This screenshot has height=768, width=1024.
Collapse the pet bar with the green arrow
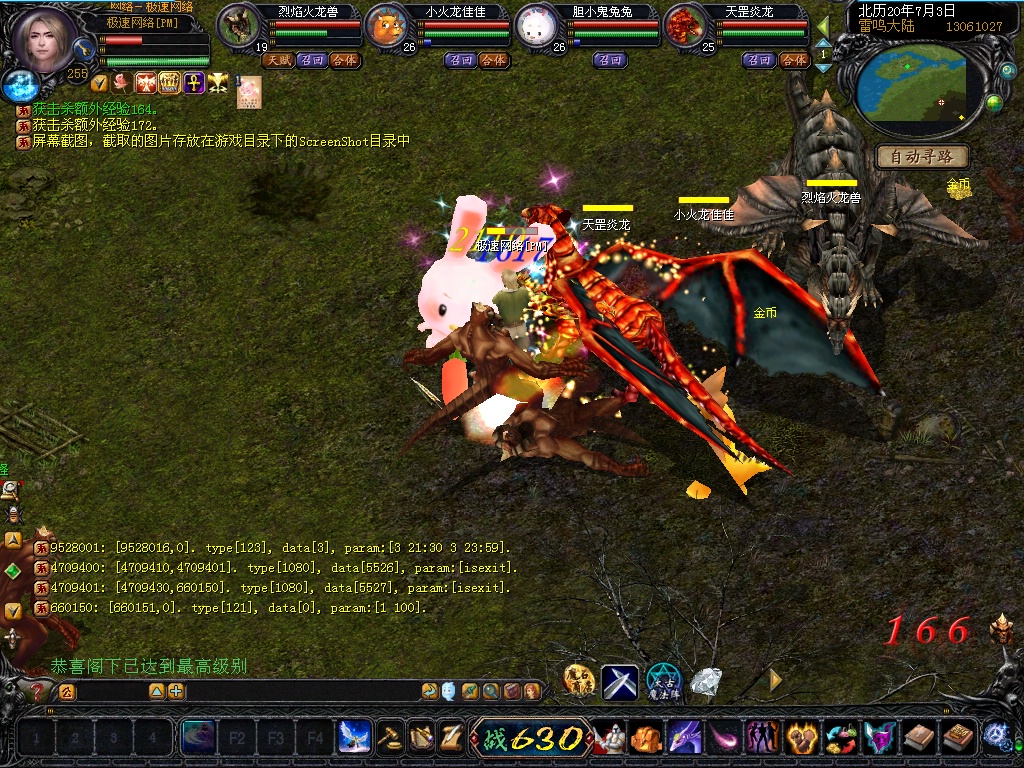click(x=823, y=26)
